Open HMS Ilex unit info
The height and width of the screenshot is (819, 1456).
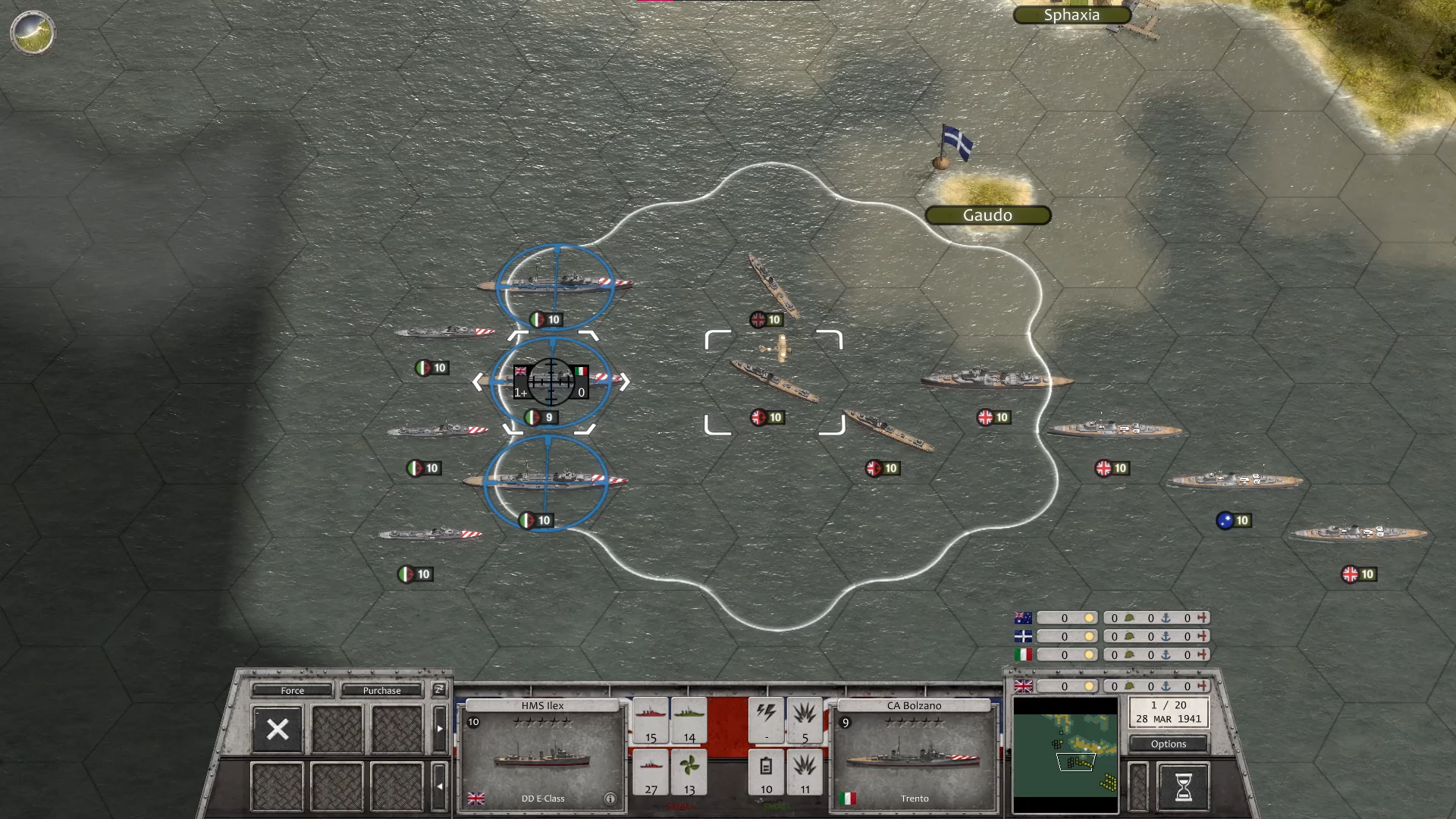tap(610, 799)
